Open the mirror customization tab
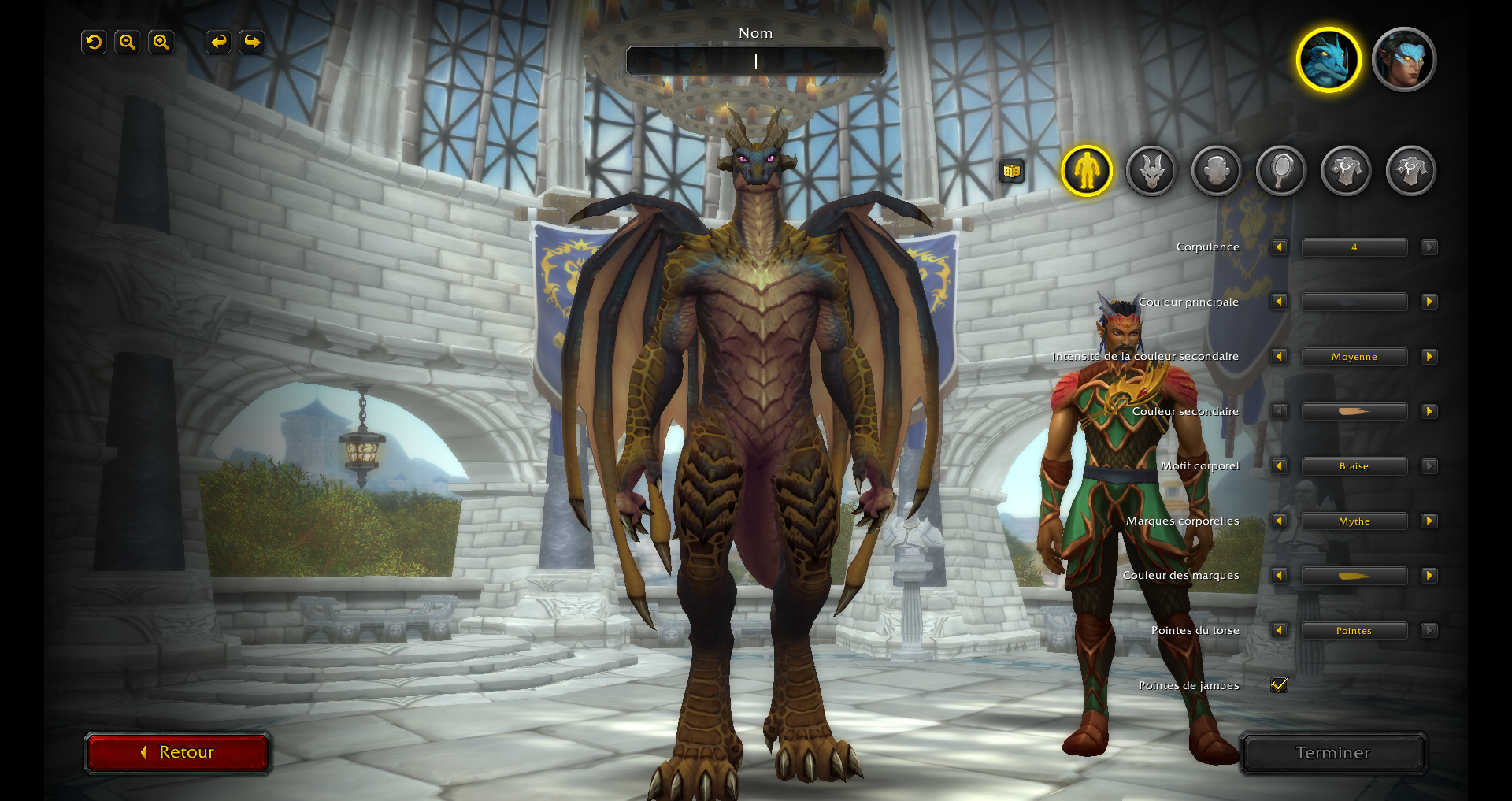 (1281, 171)
